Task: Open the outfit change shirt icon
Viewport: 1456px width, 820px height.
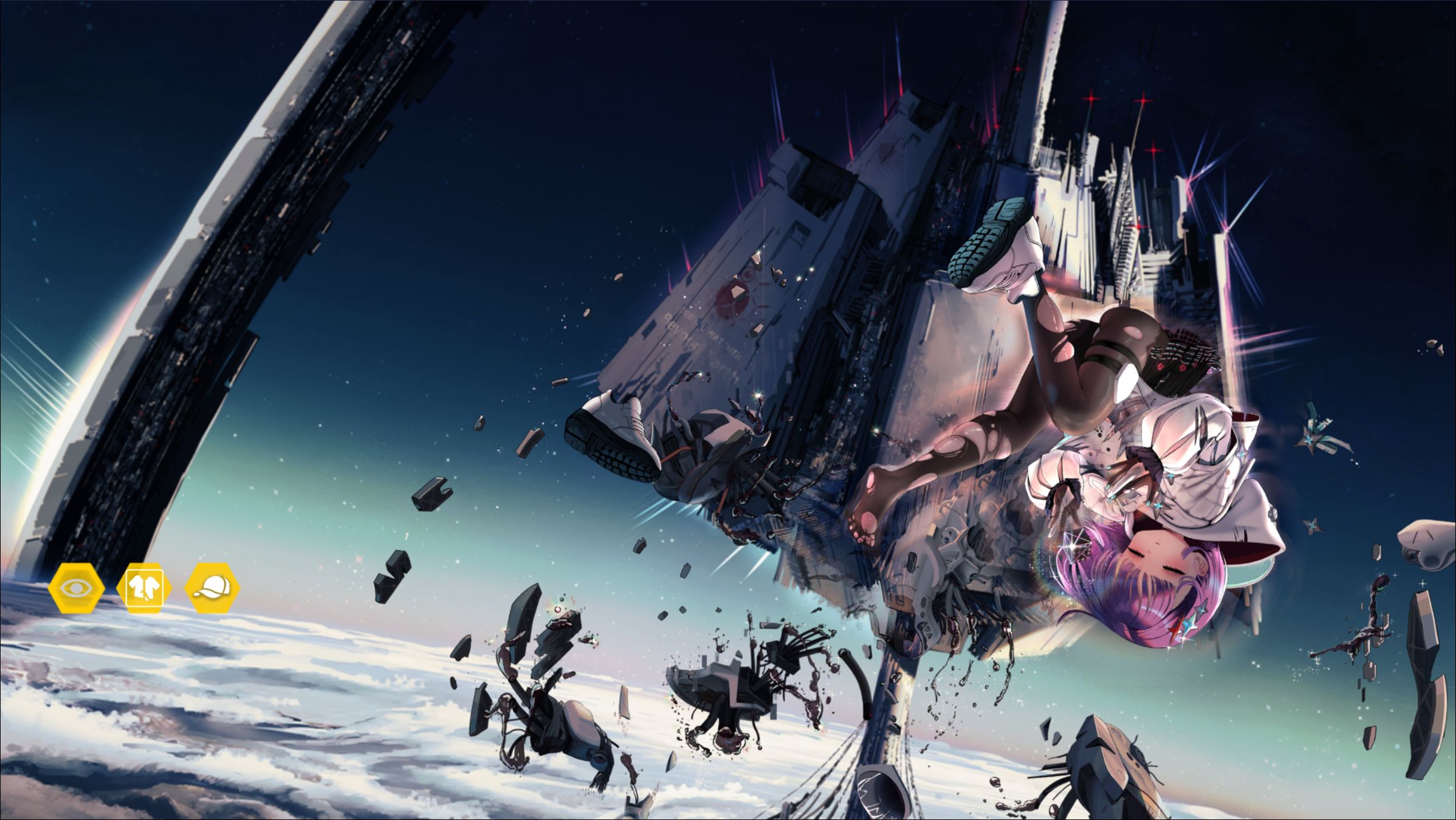Action: pos(145,588)
